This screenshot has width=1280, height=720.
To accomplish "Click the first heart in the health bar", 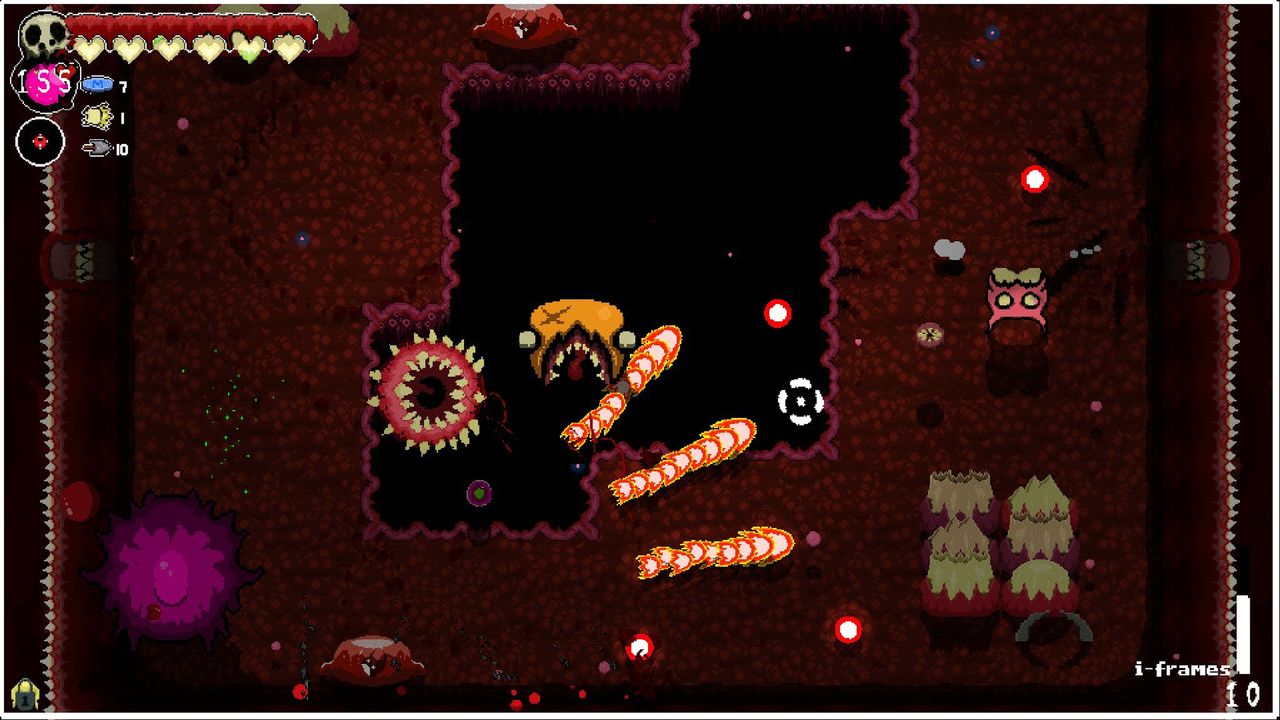I will point(90,48).
